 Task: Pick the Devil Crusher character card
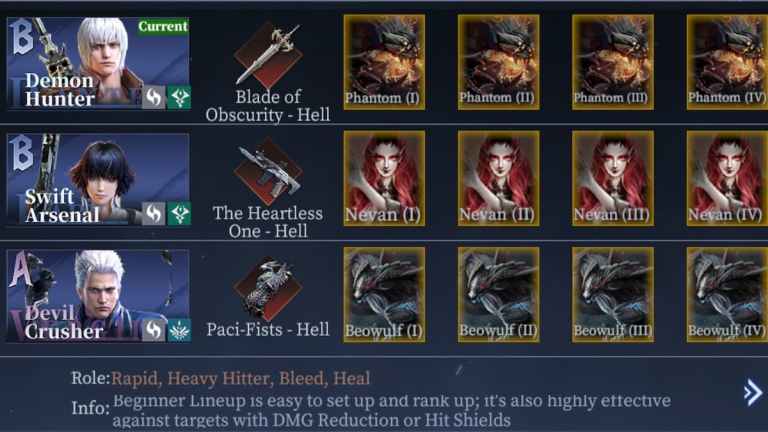pyautogui.click(x=98, y=296)
